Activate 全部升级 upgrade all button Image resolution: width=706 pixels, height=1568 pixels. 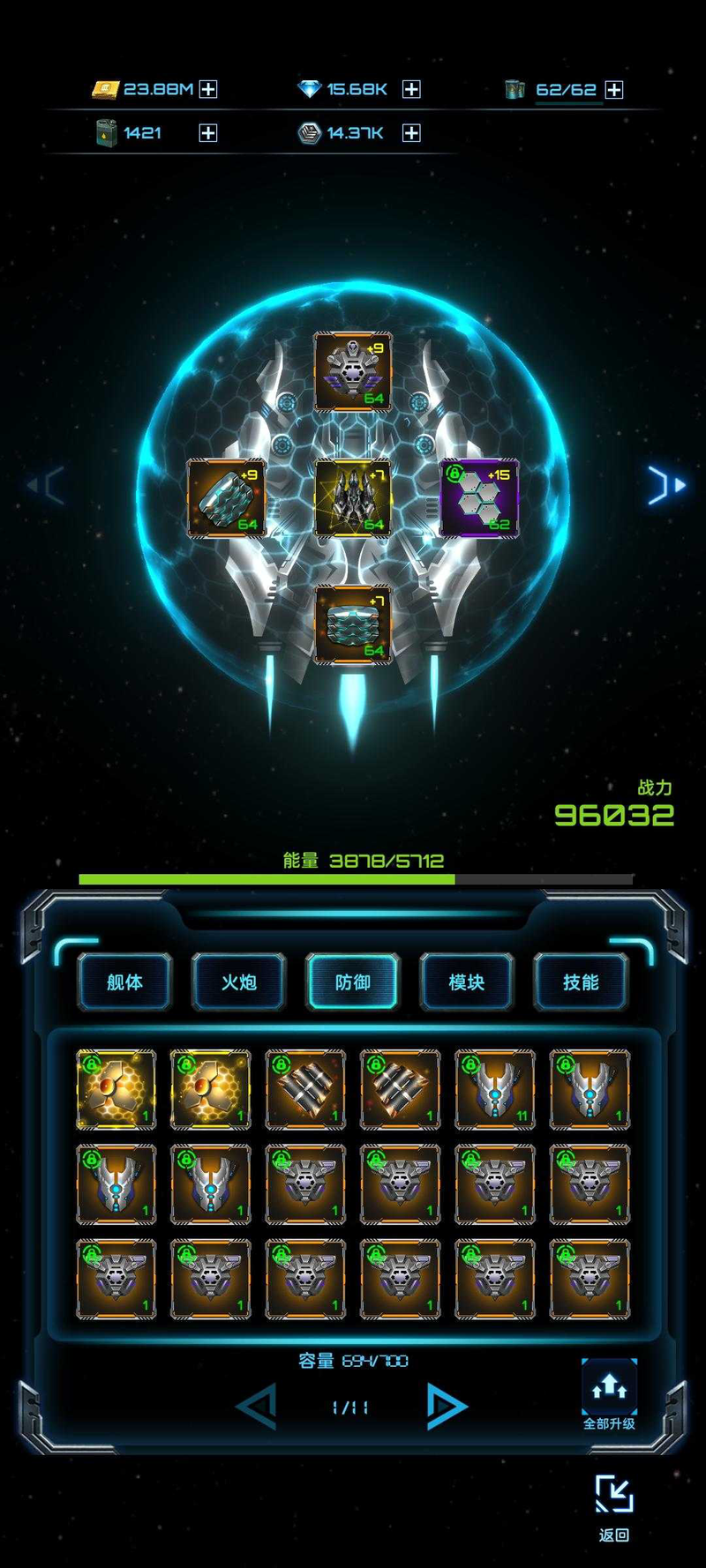coord(609,1393)
